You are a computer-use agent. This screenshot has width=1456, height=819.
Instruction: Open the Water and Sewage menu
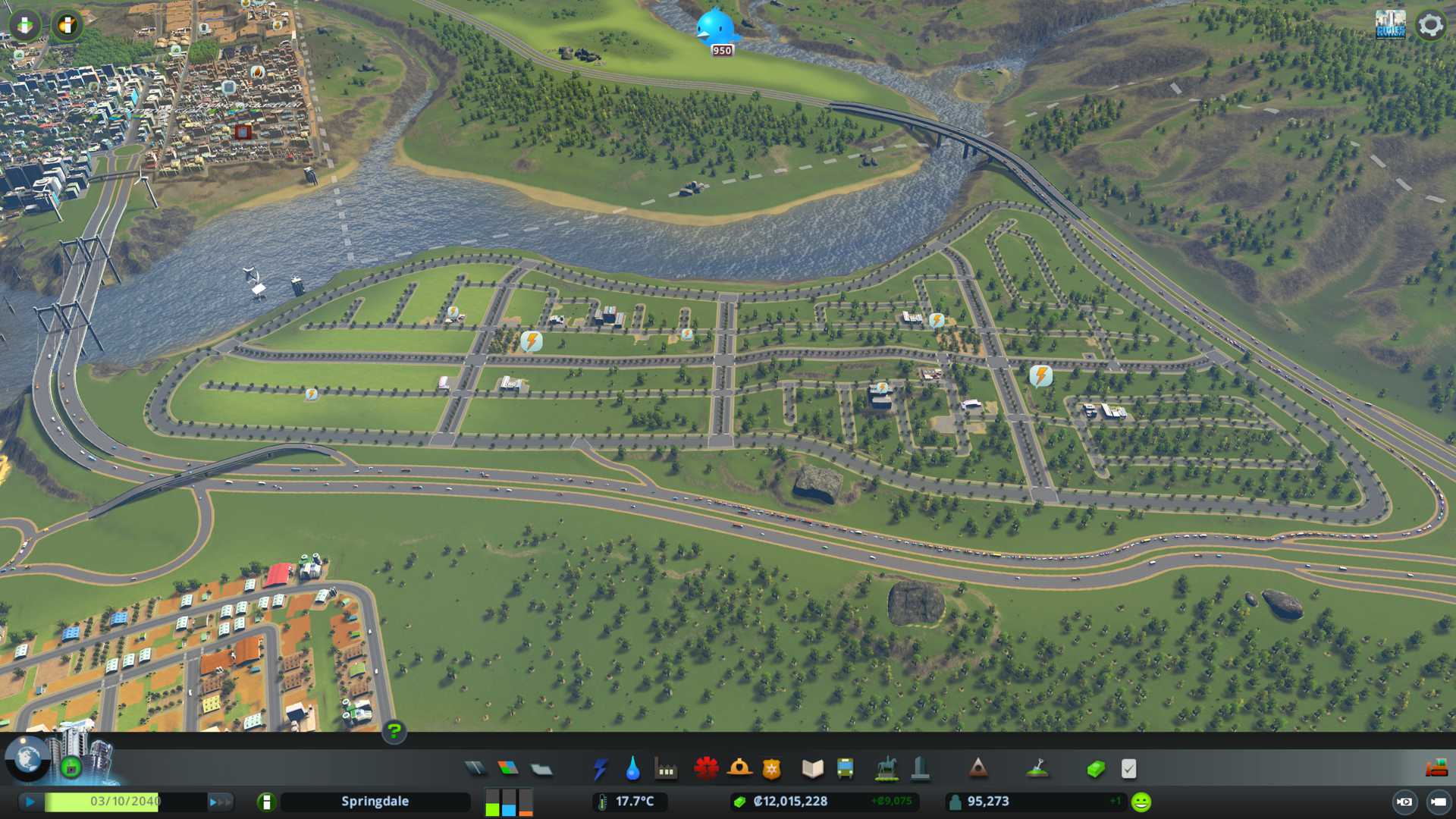632,769
